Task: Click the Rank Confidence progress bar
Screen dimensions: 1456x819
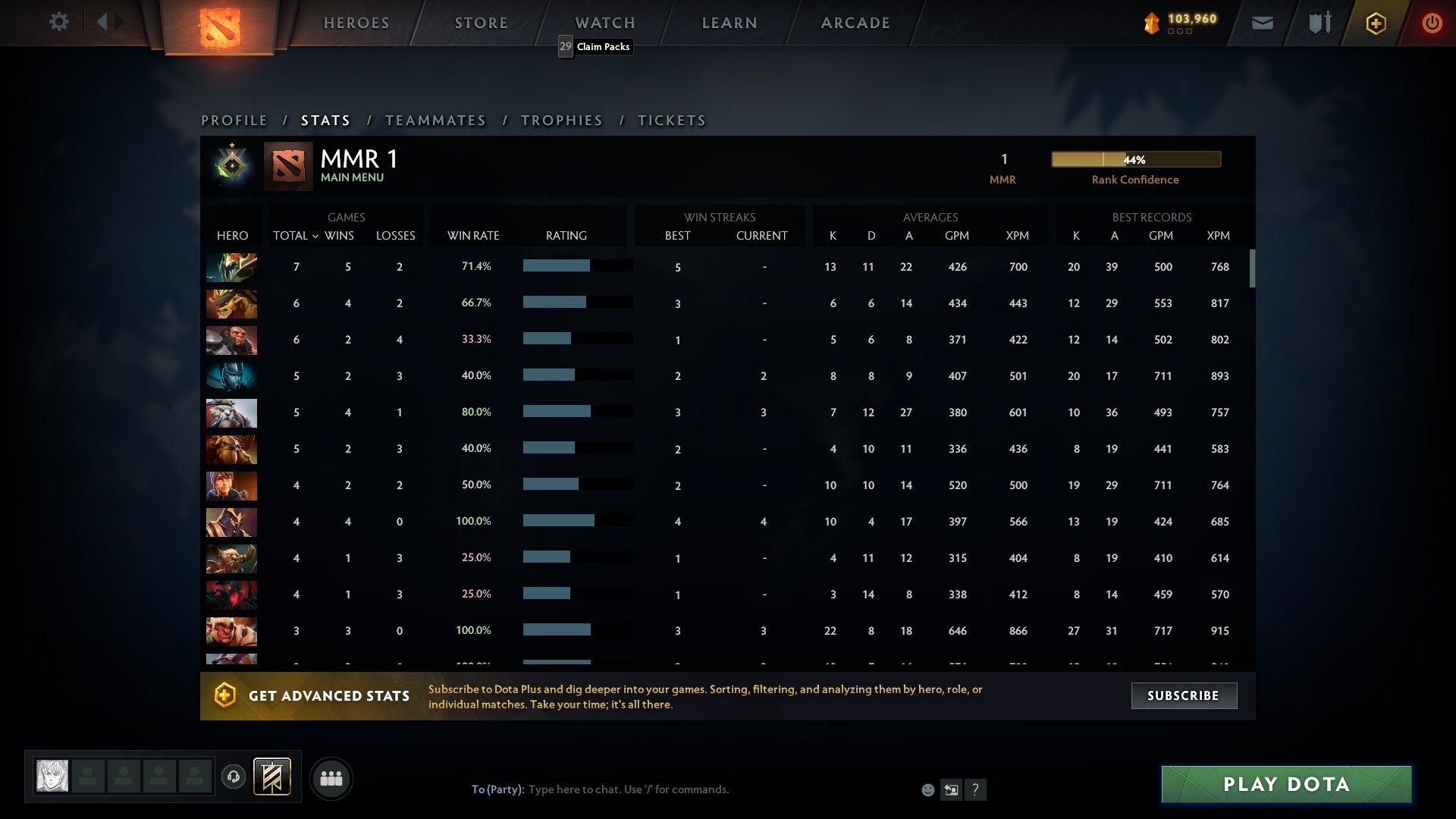Action: 1135,159
